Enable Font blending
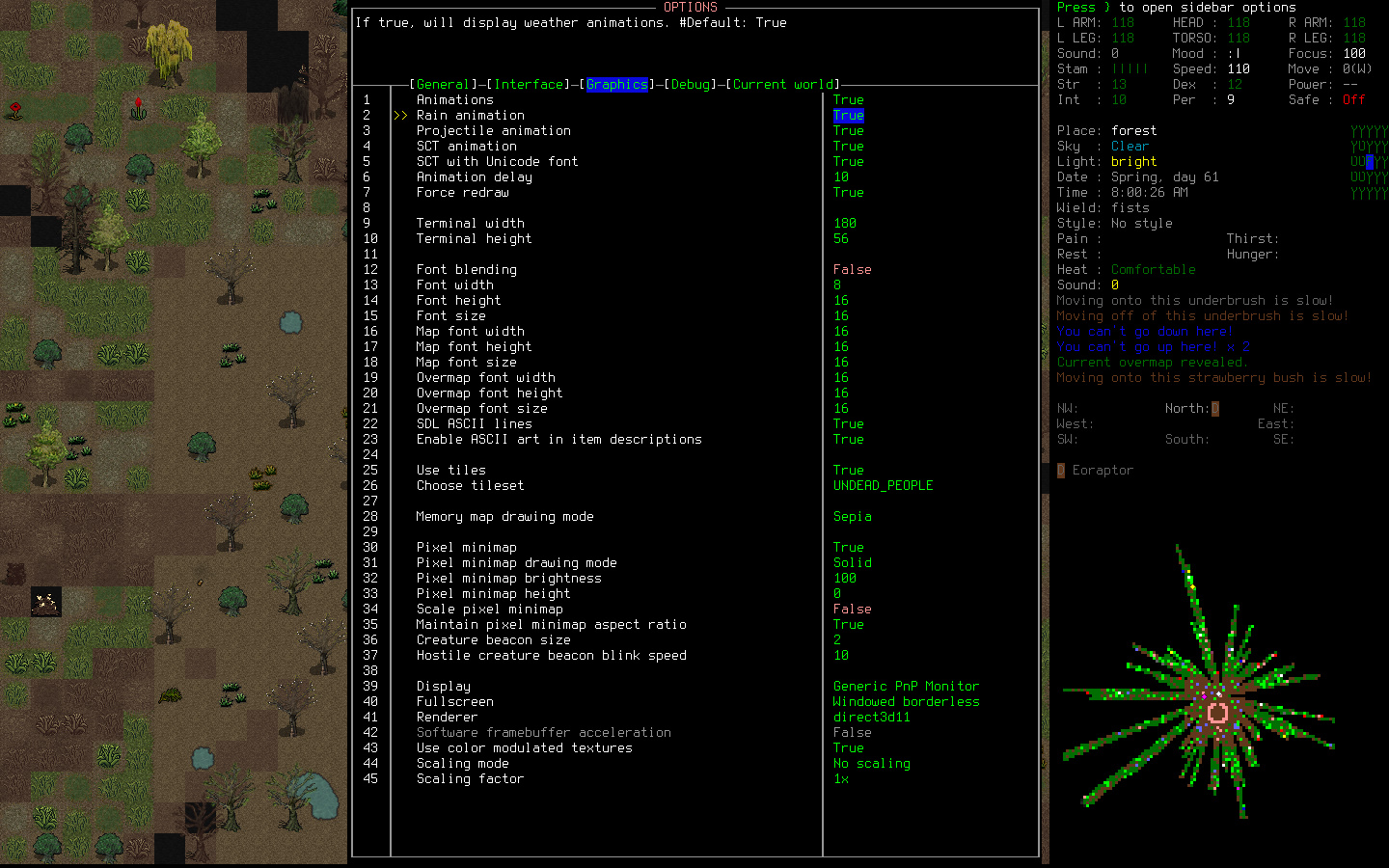The width and height of the screenshot is (1389, 868). (853, 269)
